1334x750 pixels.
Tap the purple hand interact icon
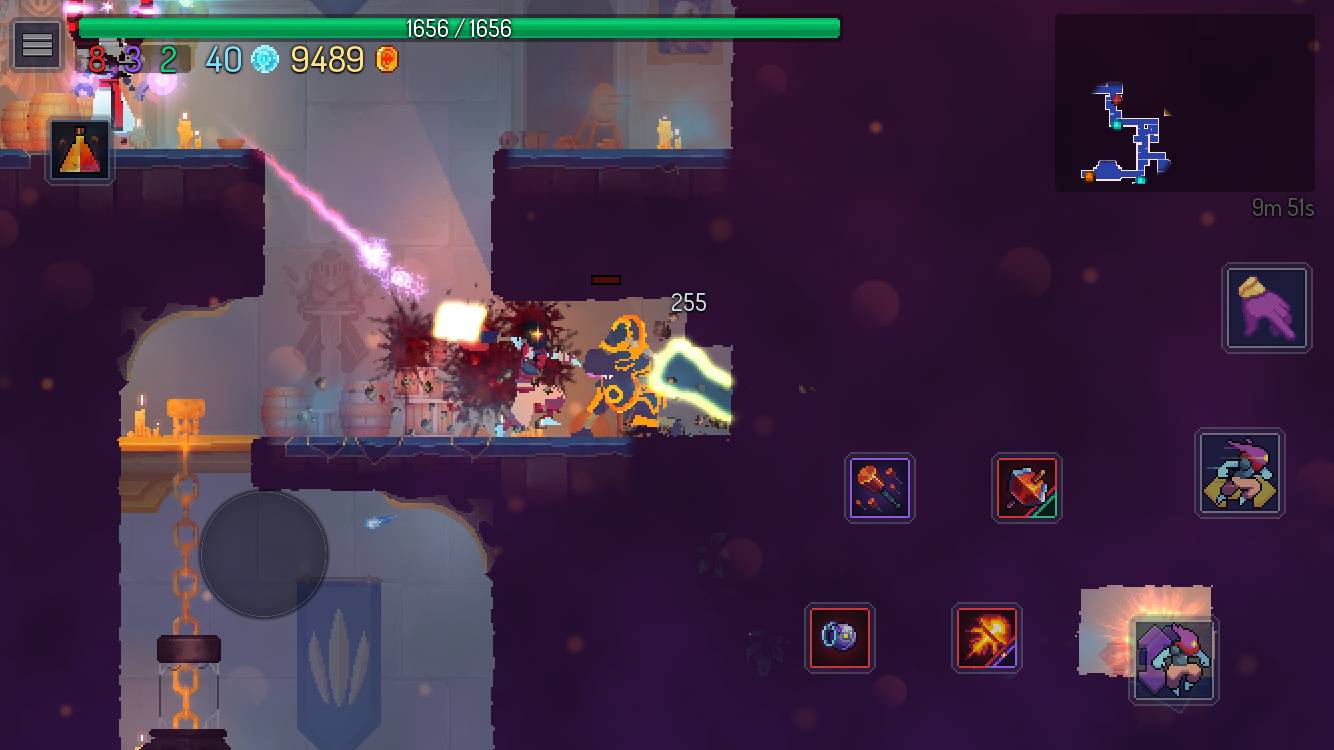1266,307
